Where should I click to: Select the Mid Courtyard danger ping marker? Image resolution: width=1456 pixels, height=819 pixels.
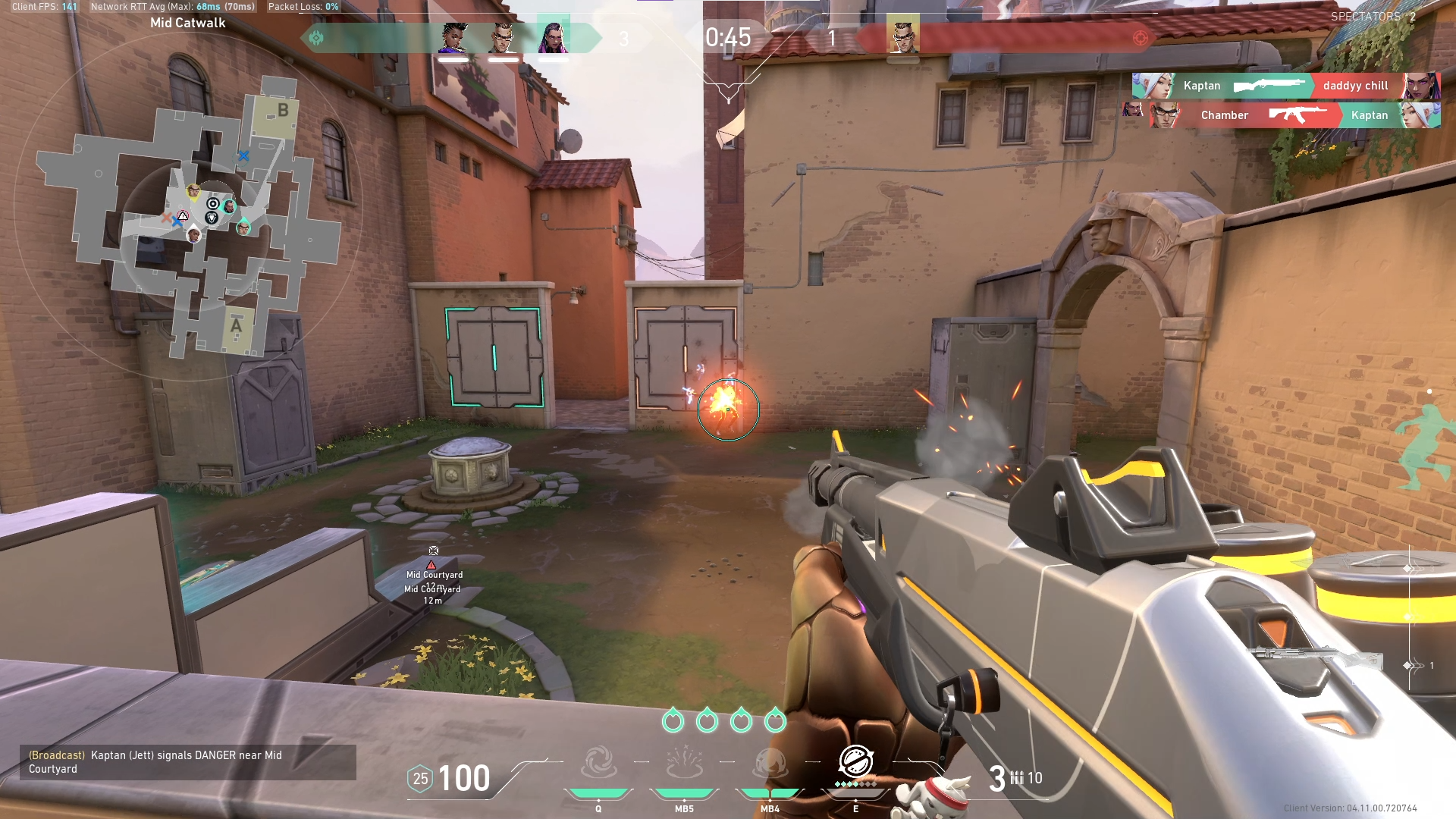tap(432, 565)
